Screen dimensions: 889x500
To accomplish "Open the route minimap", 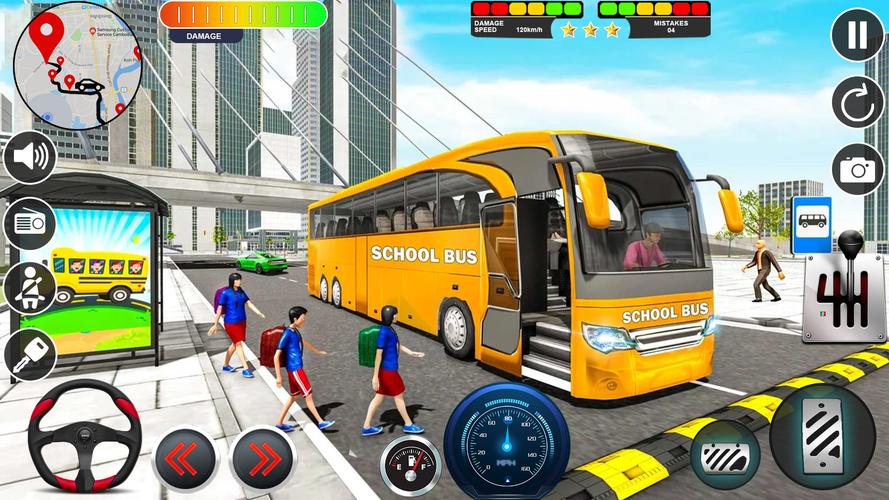I will tap(76, 62).
